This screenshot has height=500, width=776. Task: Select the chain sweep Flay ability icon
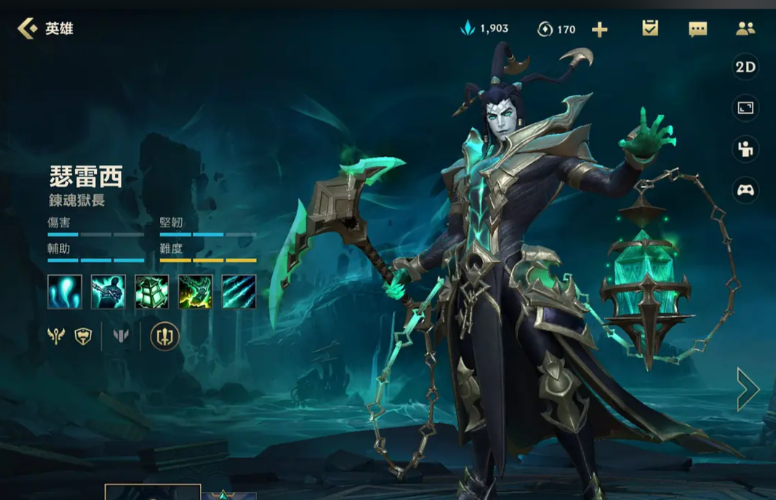[x=195, y=291]
